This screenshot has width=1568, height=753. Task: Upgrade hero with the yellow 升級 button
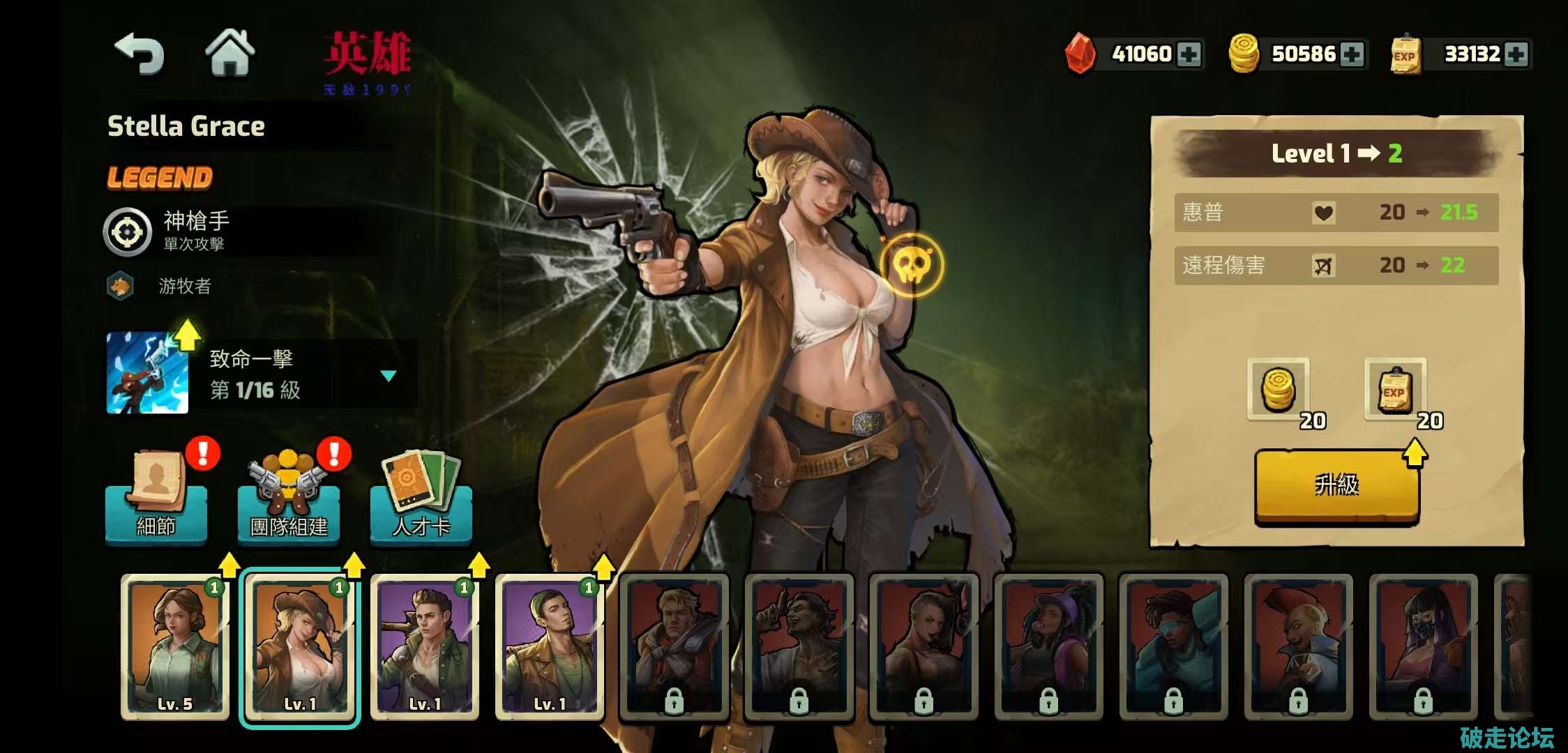click(1336, 486)
